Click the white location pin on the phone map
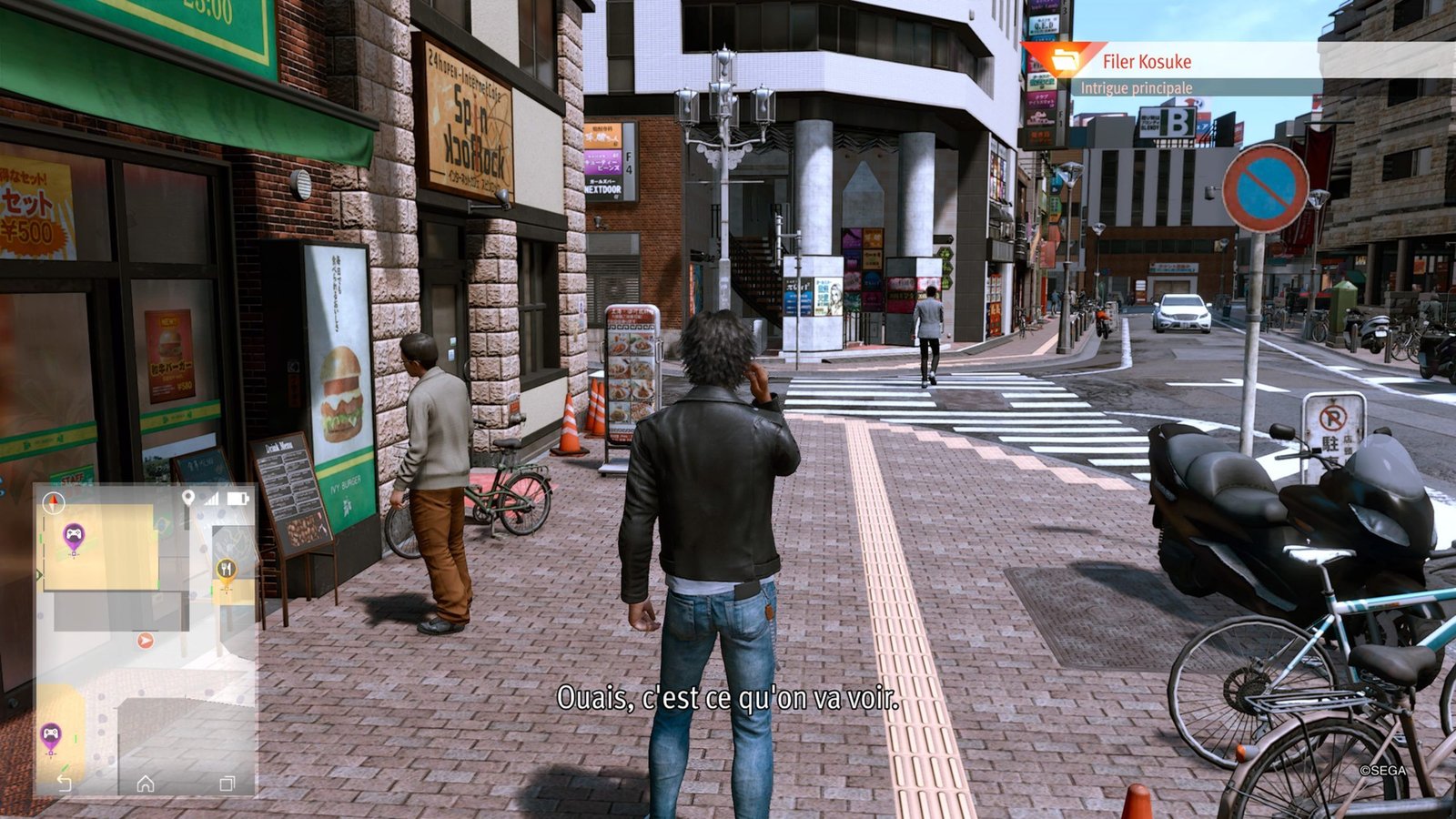The height and width of the screenshot is (819, 1456). point(188,498)
